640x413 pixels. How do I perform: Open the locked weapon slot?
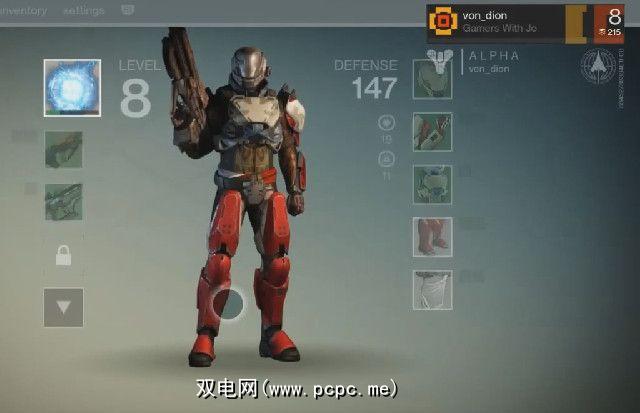click(63, 256)
